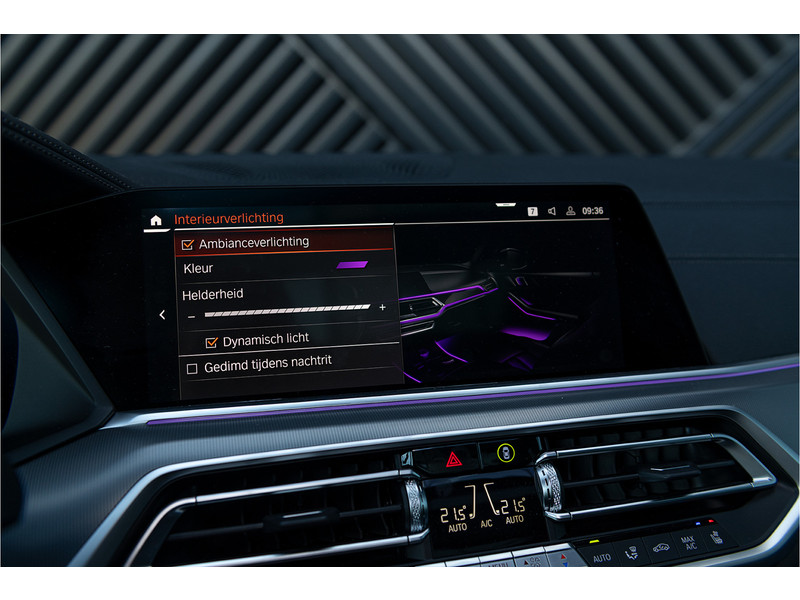Enable Gedimd tijdens nachtrit
Screen dimensions: 800x600
coord(192,368)
